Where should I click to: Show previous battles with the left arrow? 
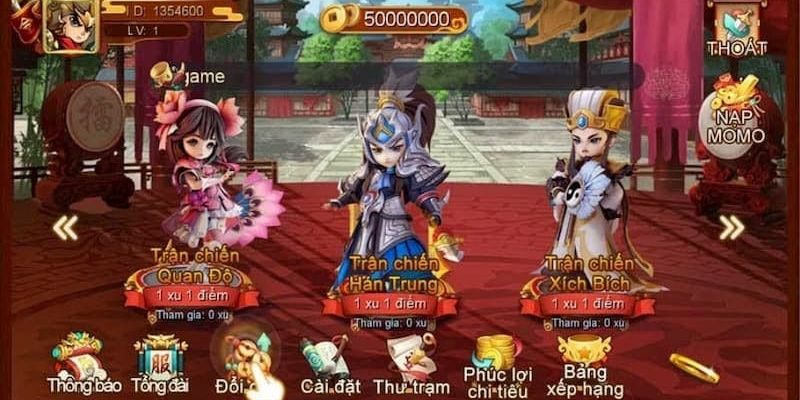click(66, 228)
